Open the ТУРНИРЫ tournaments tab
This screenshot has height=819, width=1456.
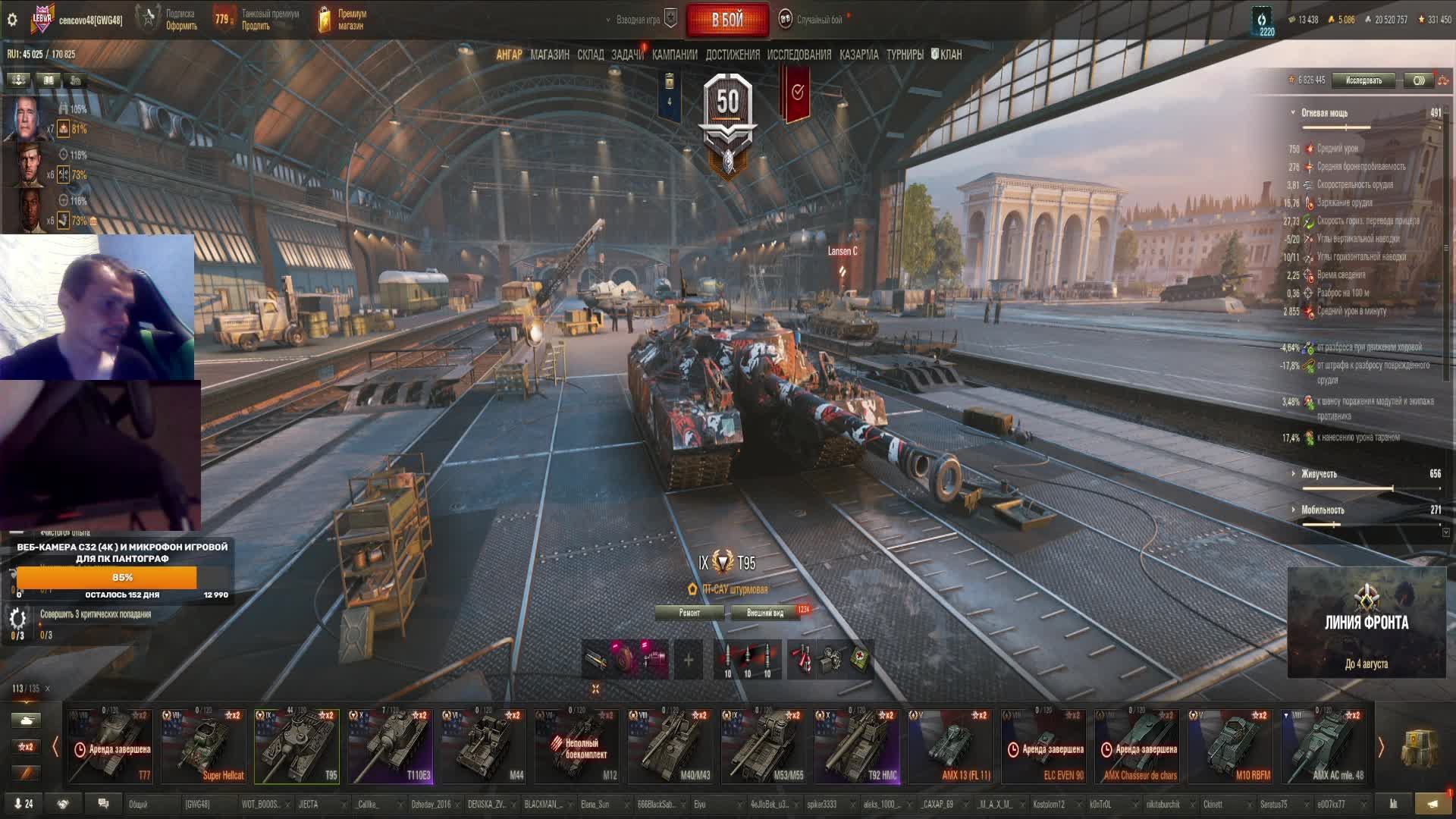tap(904, 55)
